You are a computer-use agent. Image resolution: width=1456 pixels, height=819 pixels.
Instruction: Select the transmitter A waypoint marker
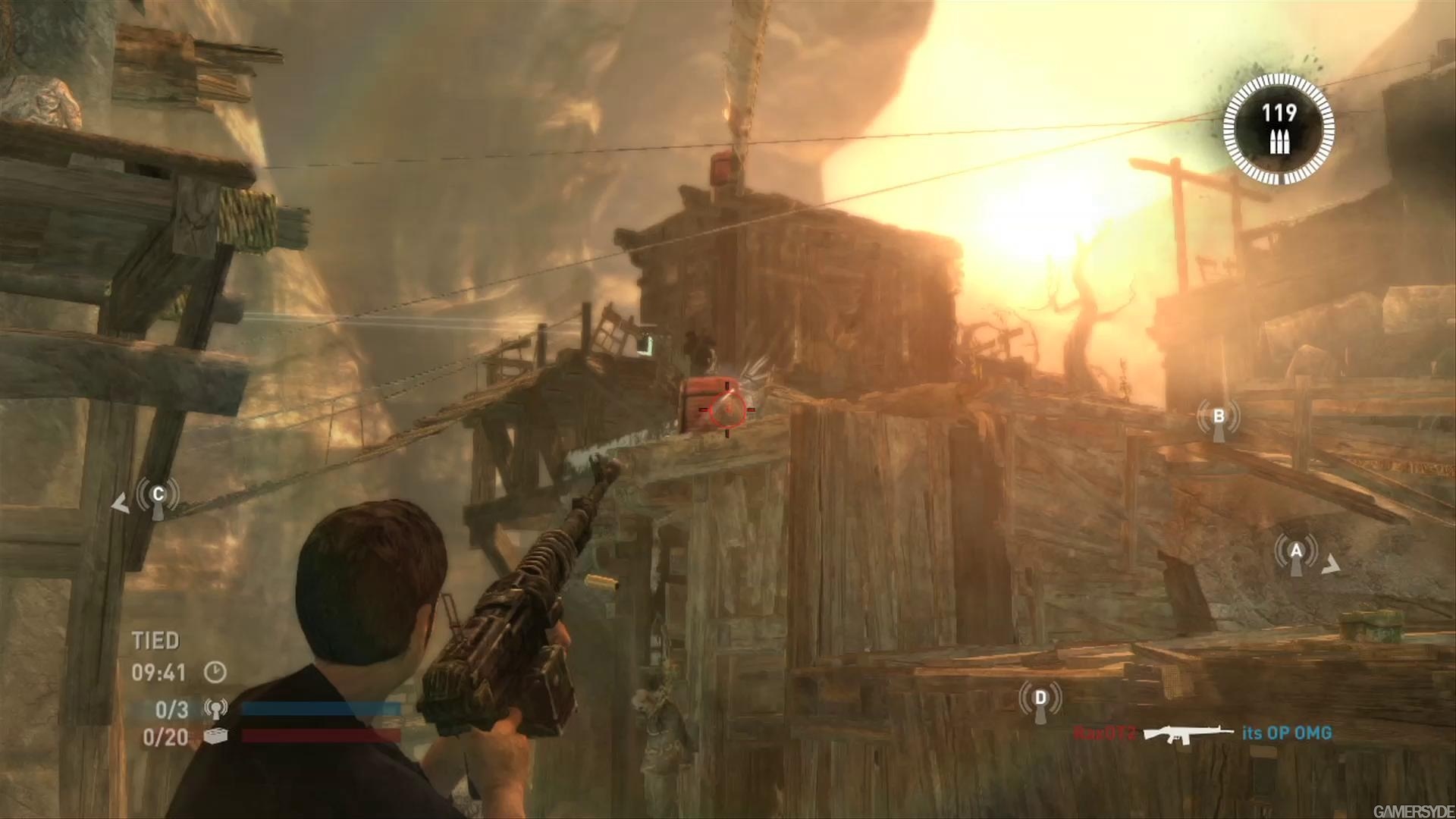1296,554
